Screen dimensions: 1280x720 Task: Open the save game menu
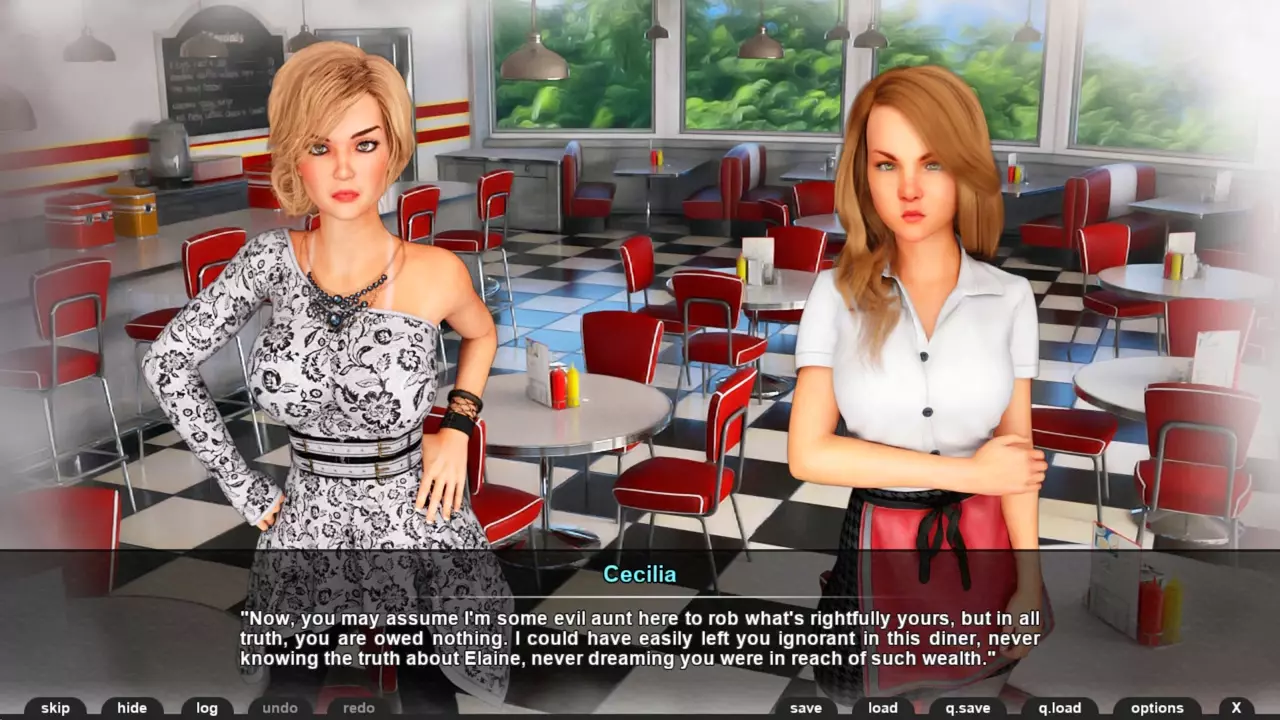[806, 708]
